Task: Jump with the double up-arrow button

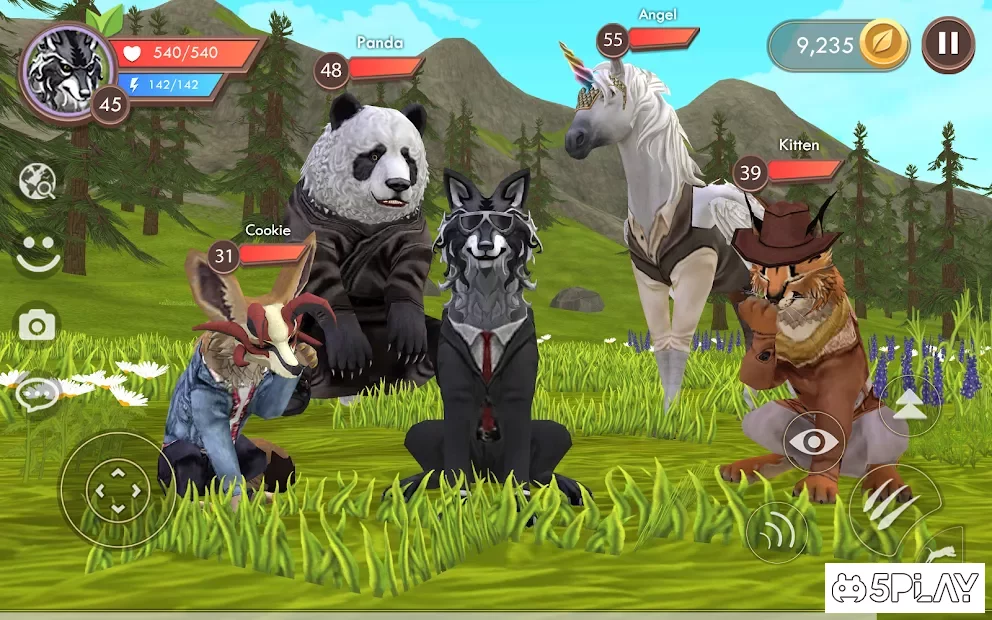Action: (908, 405)
